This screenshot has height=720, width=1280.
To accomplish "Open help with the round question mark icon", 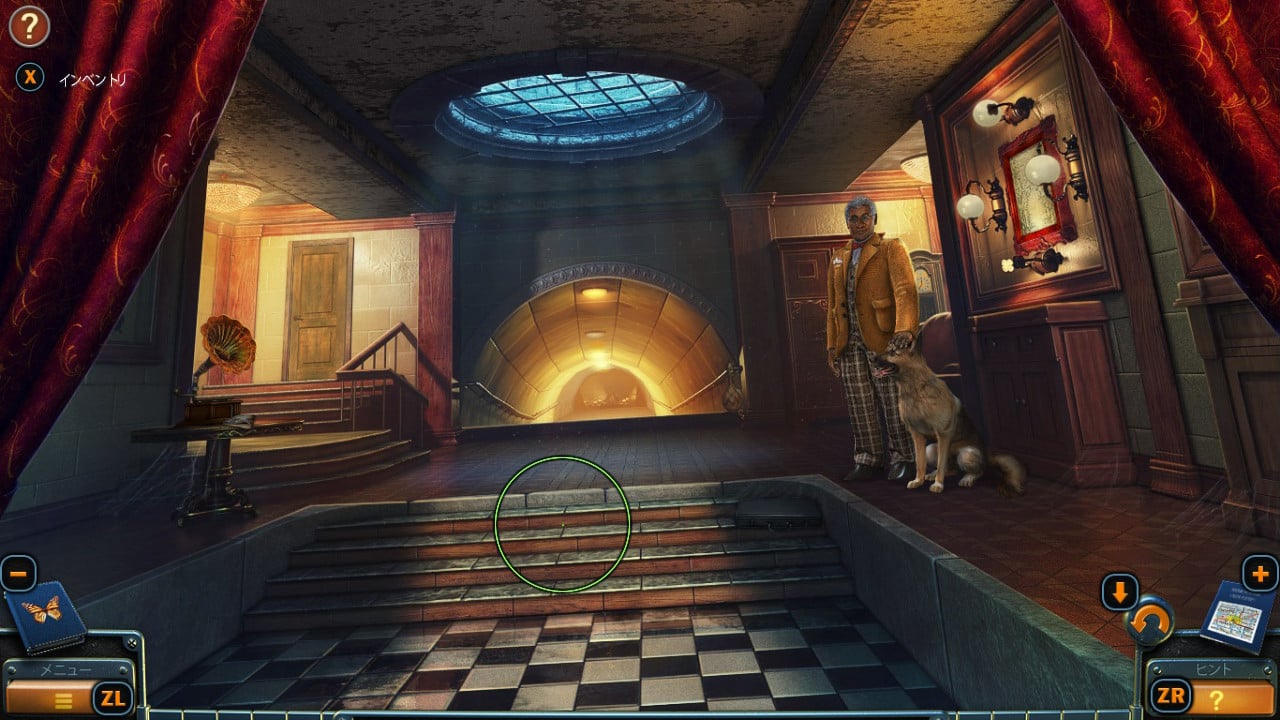I will 29,27.
